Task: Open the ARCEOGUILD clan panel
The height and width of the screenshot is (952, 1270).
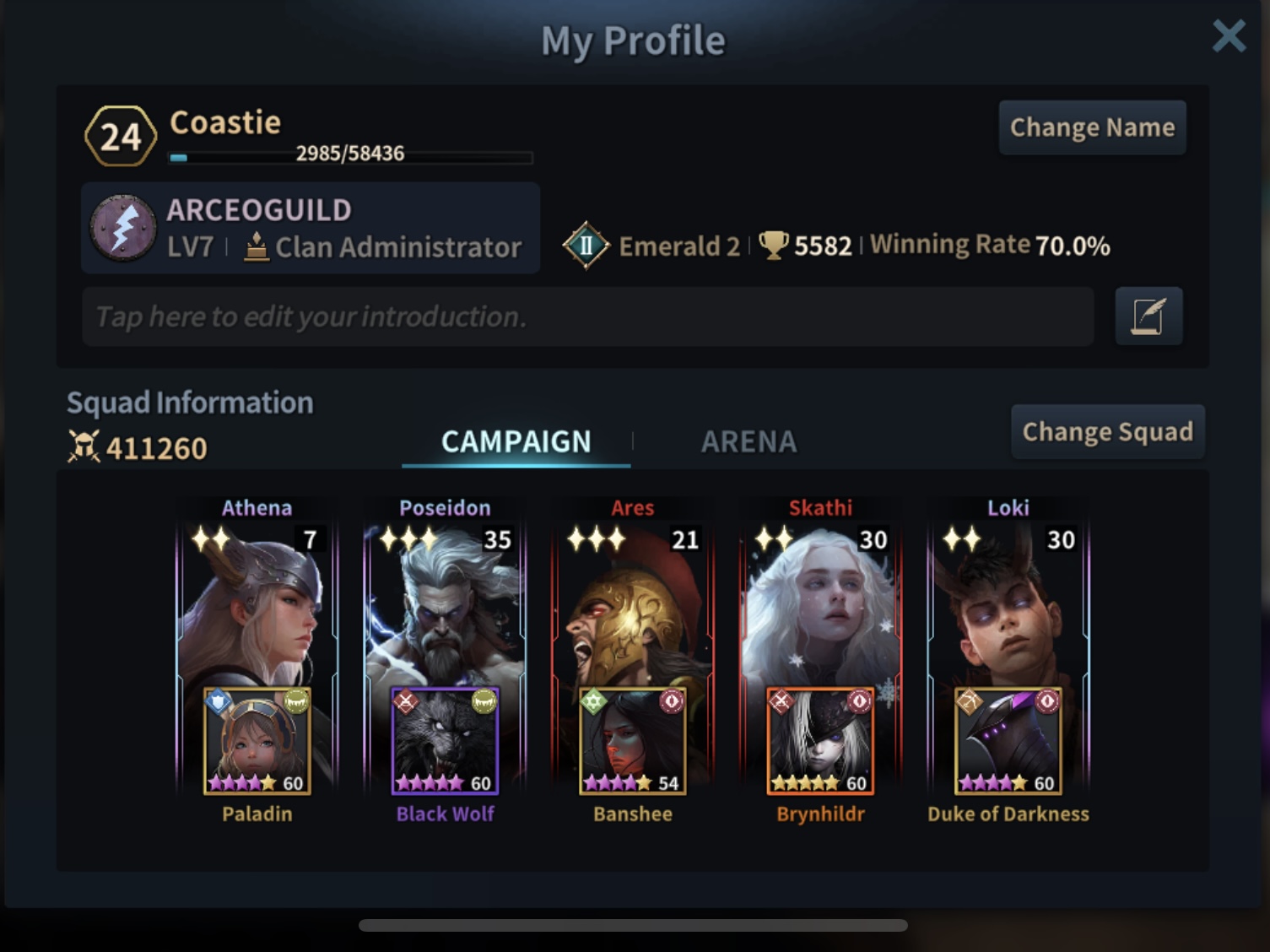Action: 311,228
